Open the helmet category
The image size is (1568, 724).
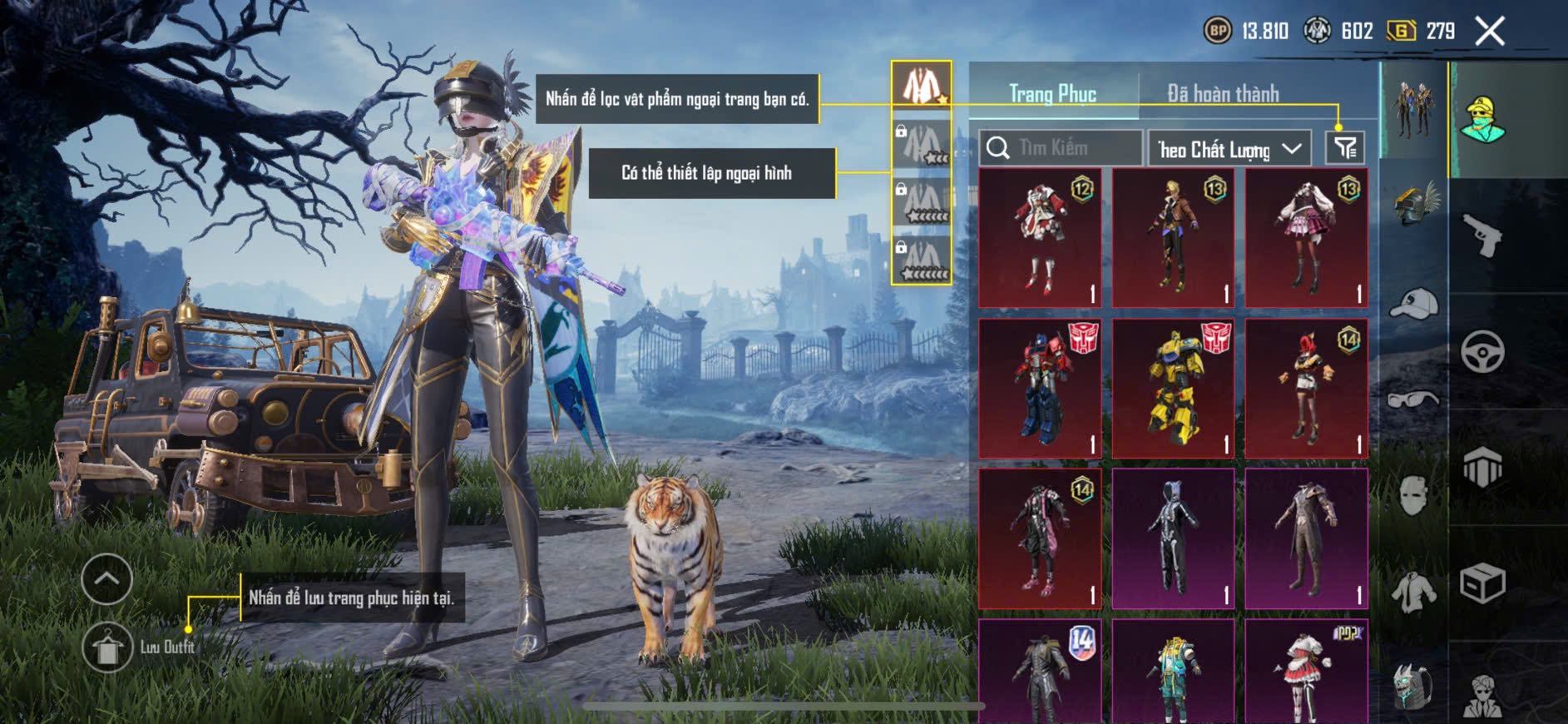tap(1413, 205)
